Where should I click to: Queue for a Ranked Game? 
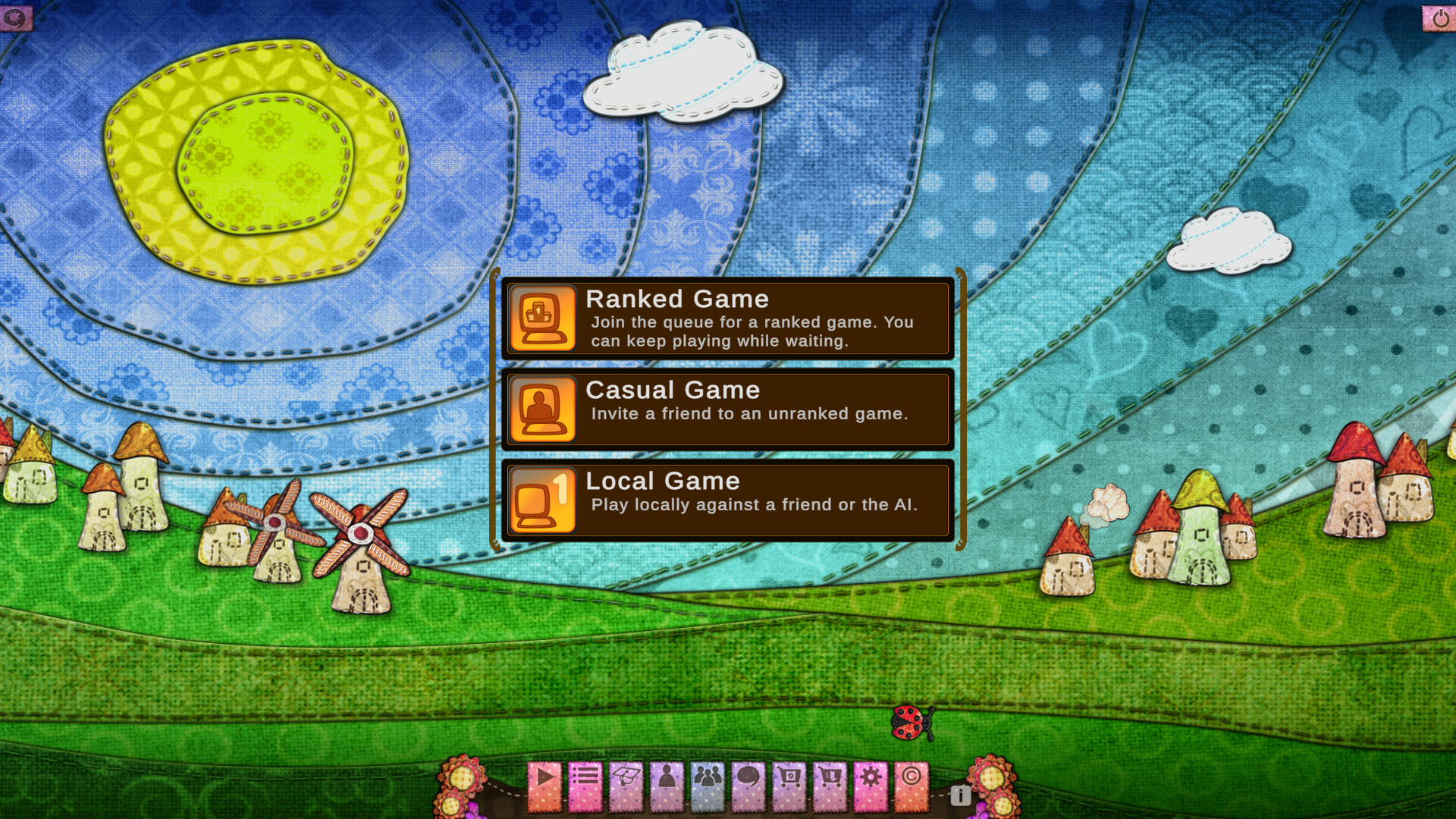[x=728, y=318]
